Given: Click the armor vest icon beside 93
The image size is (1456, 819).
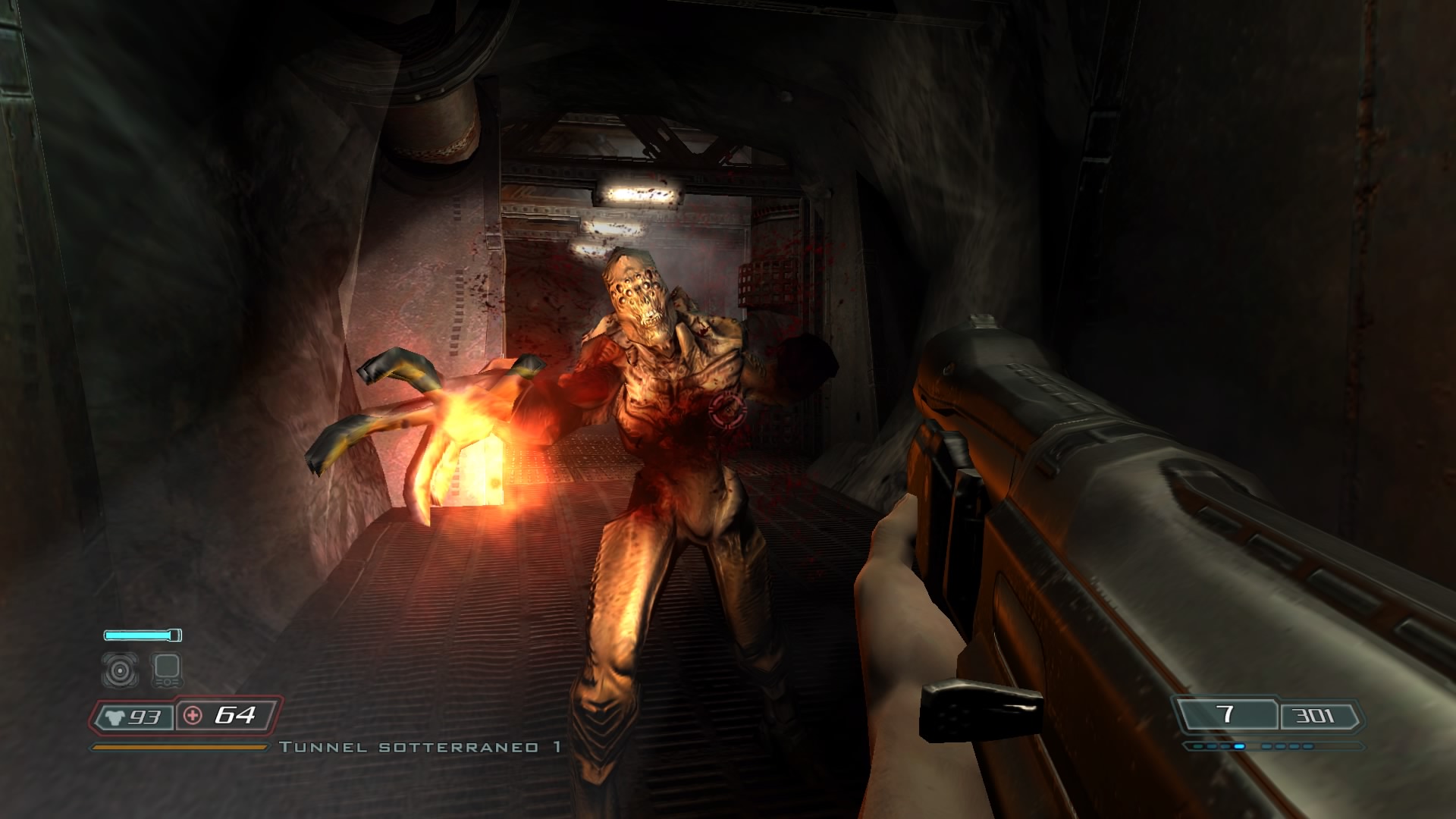Looking at the screenshot, I should [x=114, y=717].
